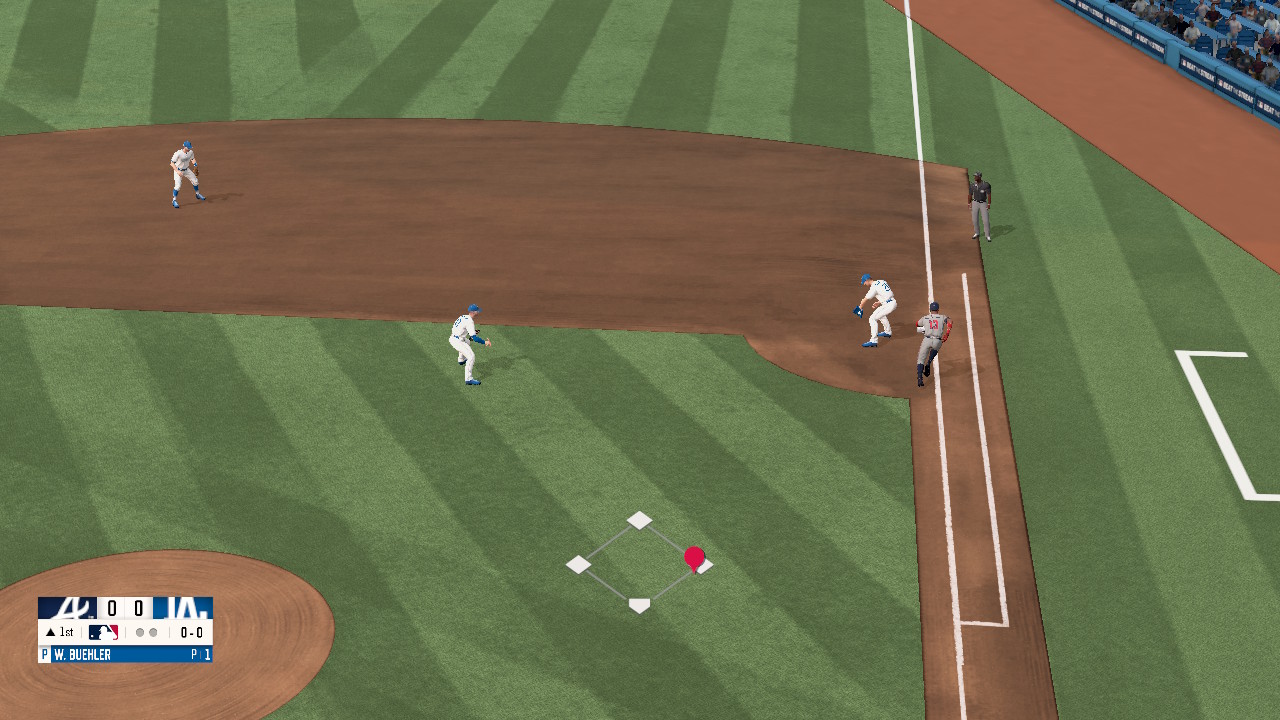Click the red runner marker on the base diamond
1280x720 pixels.
click(x=694, y=558)
